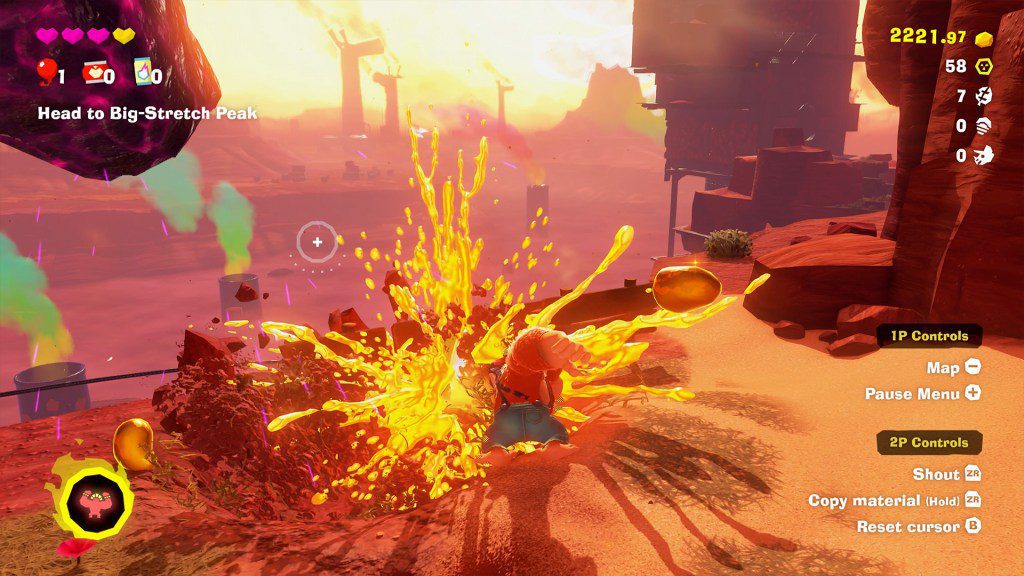Select the red balloon item icon
Screen dimensions: 1024x576
[x=46, y=72]
